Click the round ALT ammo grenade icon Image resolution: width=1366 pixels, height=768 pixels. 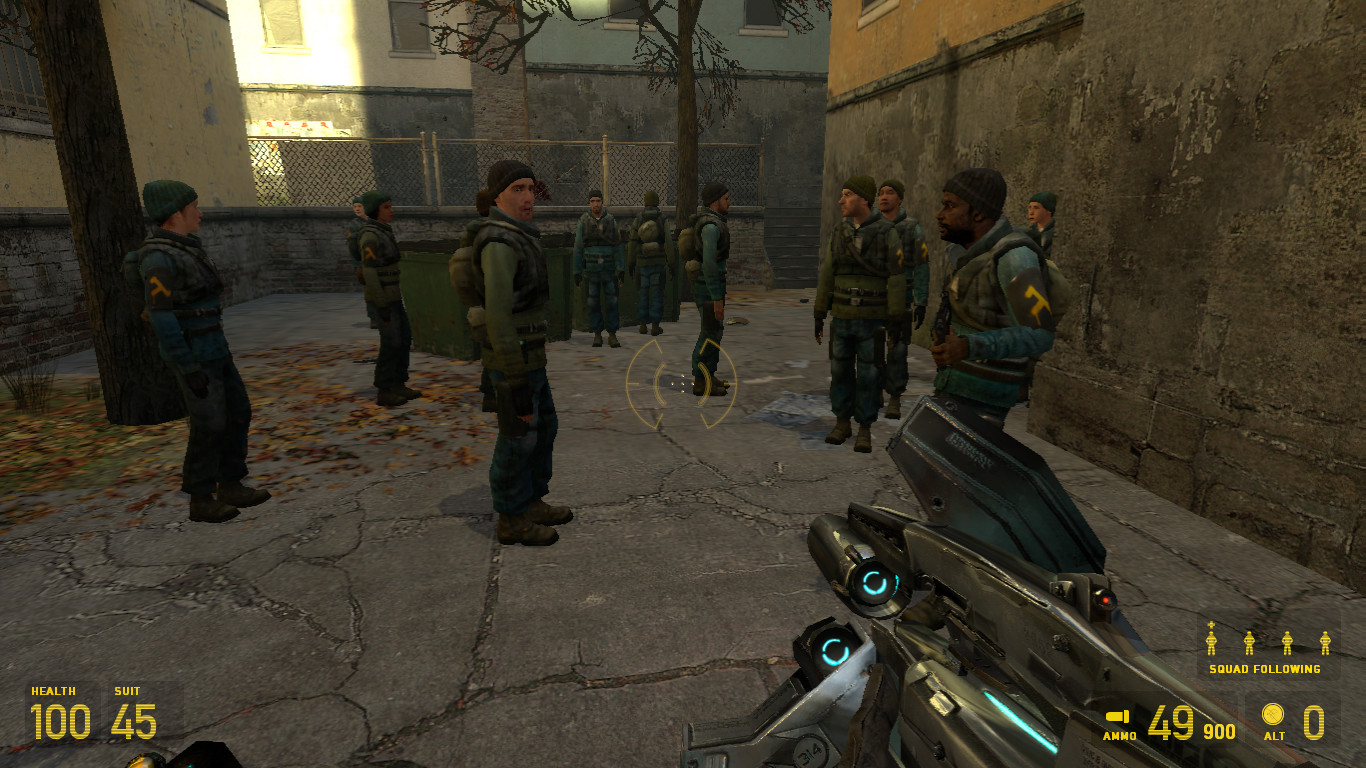point(1273,714)
